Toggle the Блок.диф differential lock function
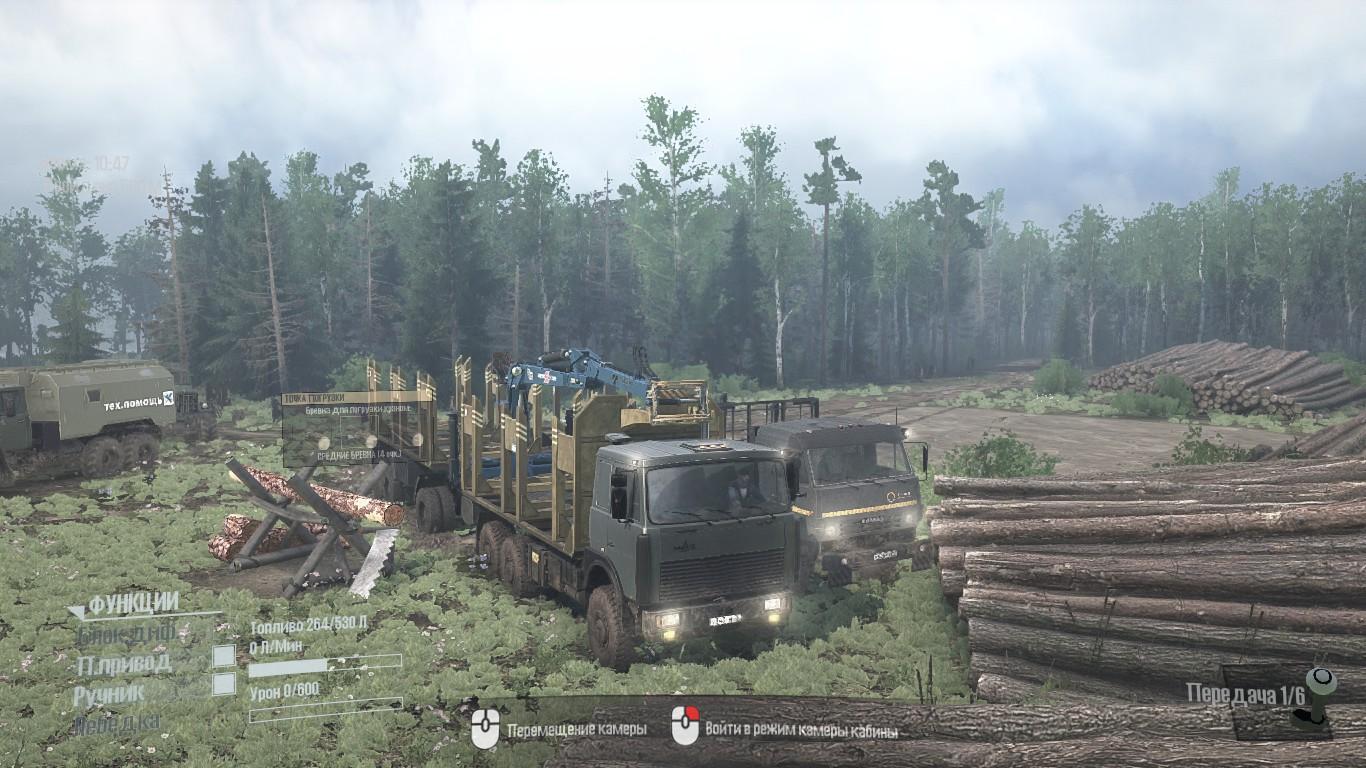 (125, 633)
